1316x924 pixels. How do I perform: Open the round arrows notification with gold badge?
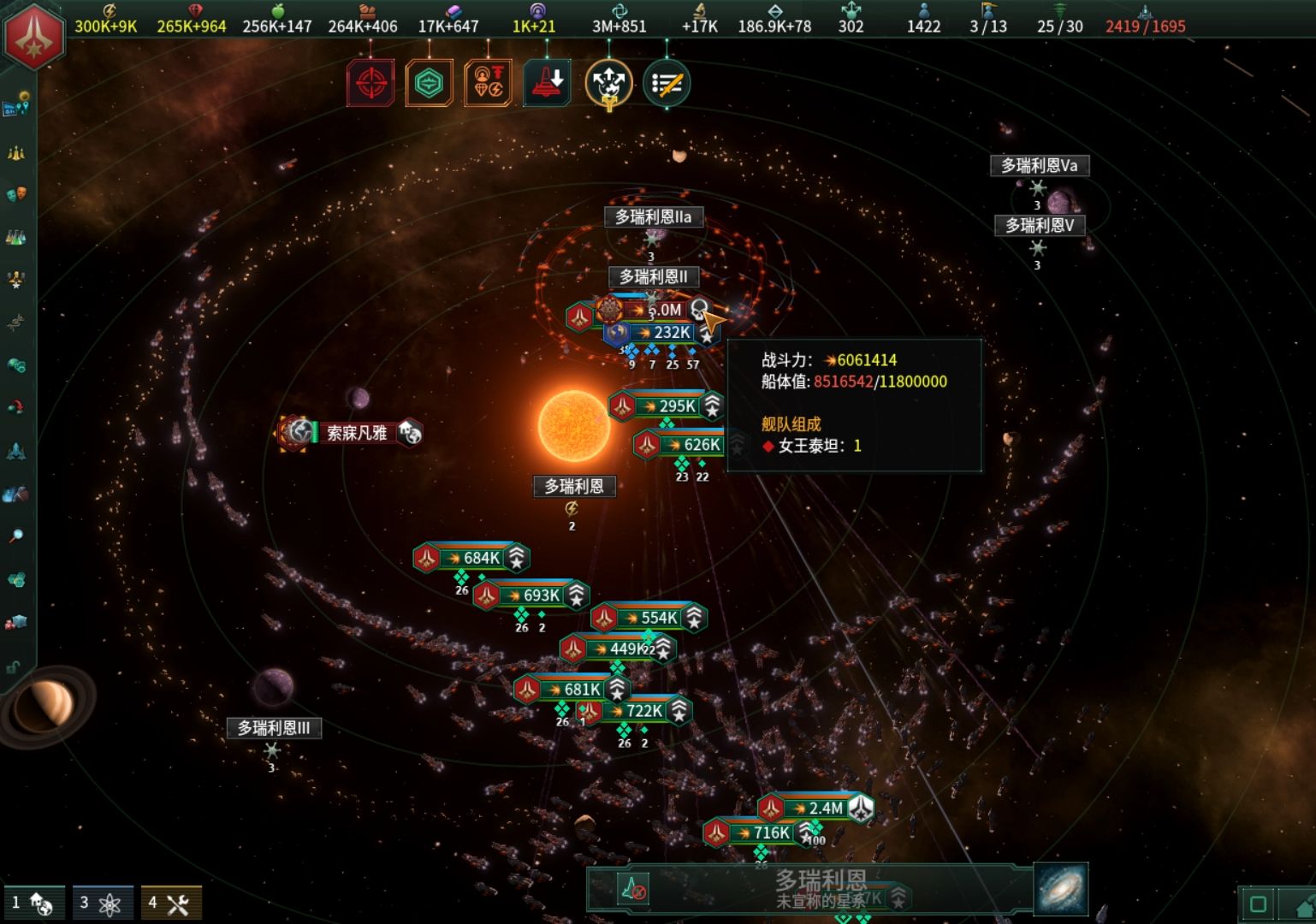pyautogui.click(x=608, y=84)
